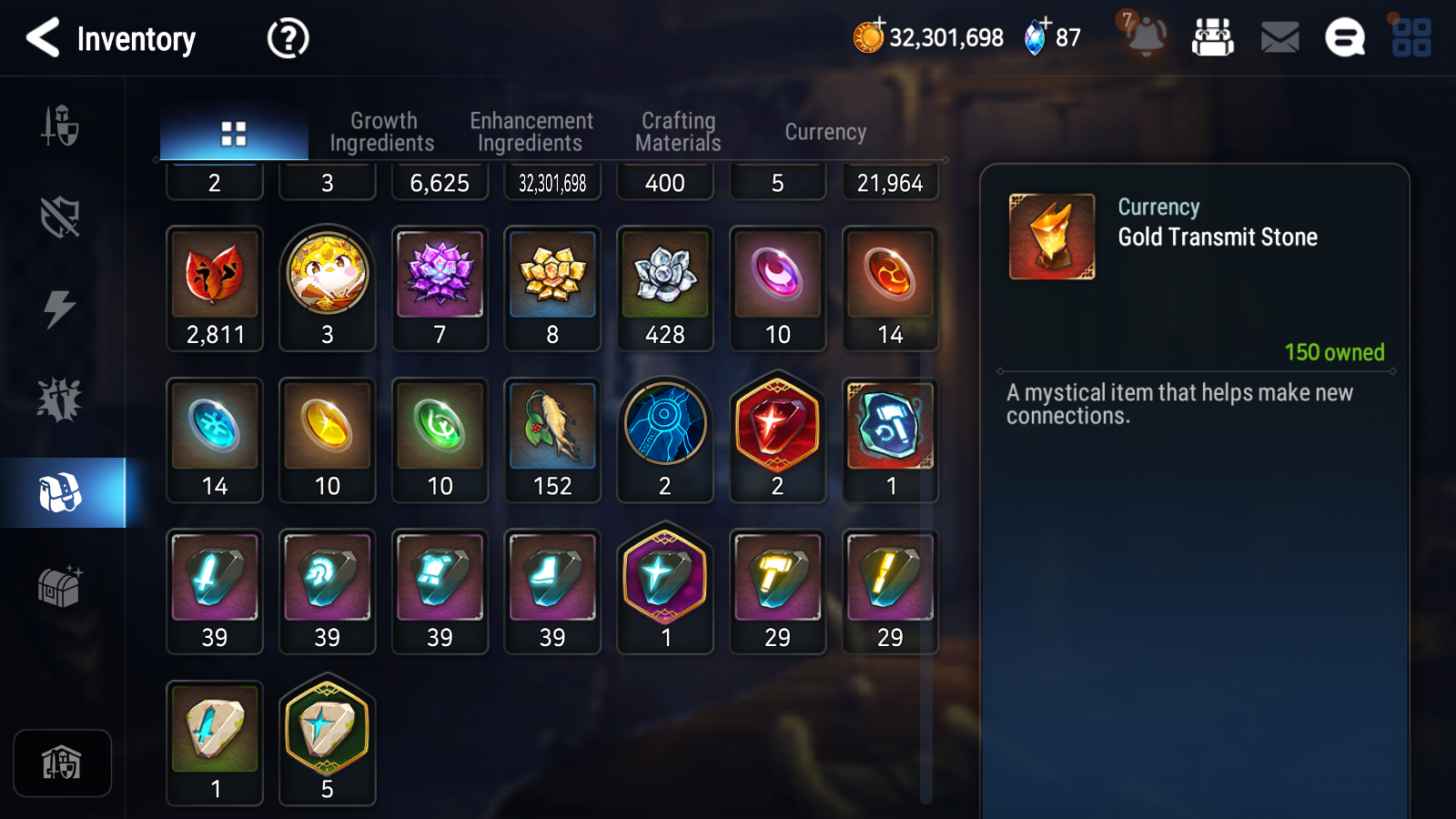Open the four-square main menu

(1411, 38)
